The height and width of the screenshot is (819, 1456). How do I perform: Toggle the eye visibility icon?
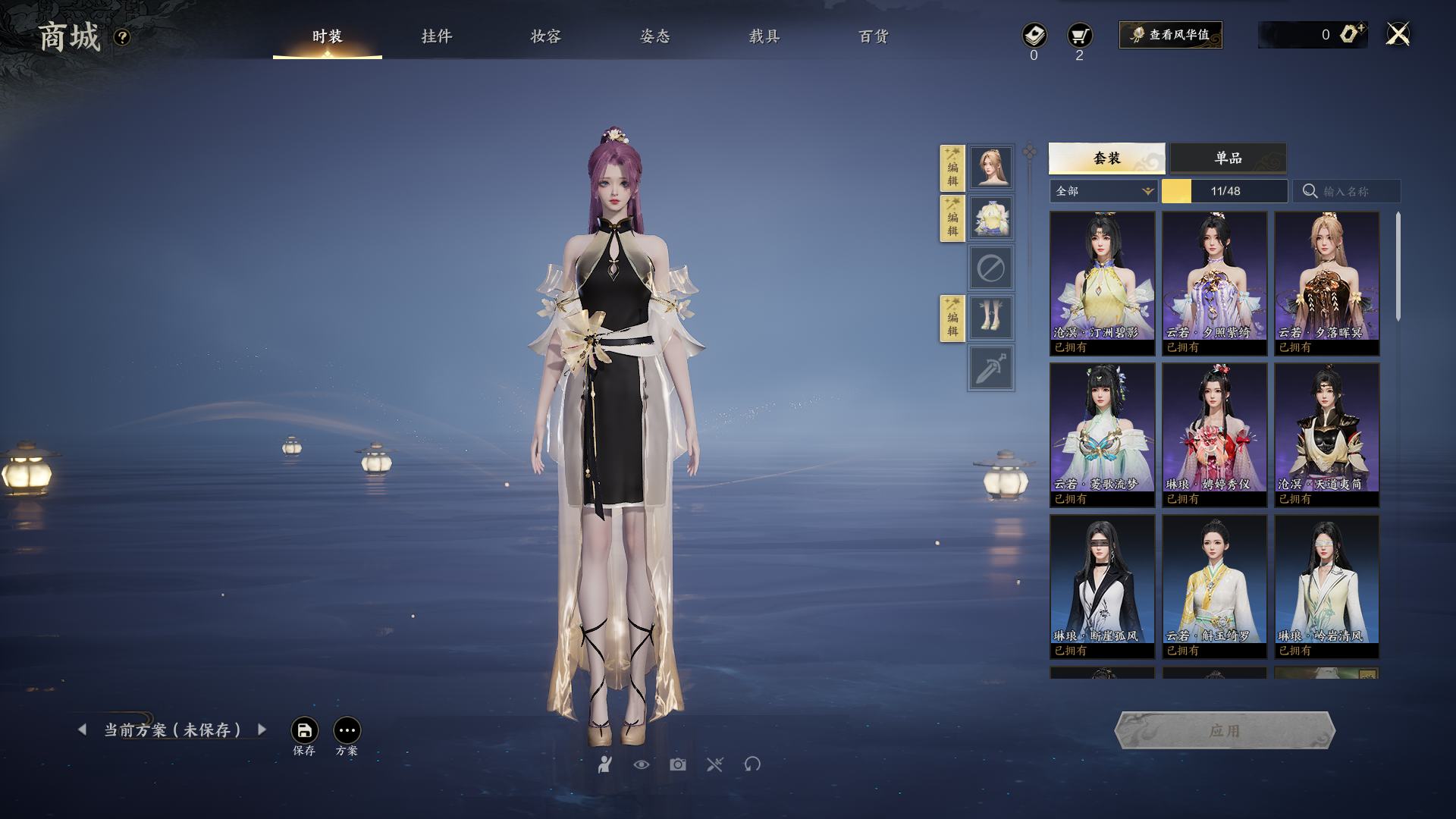(x=642, y=764)
